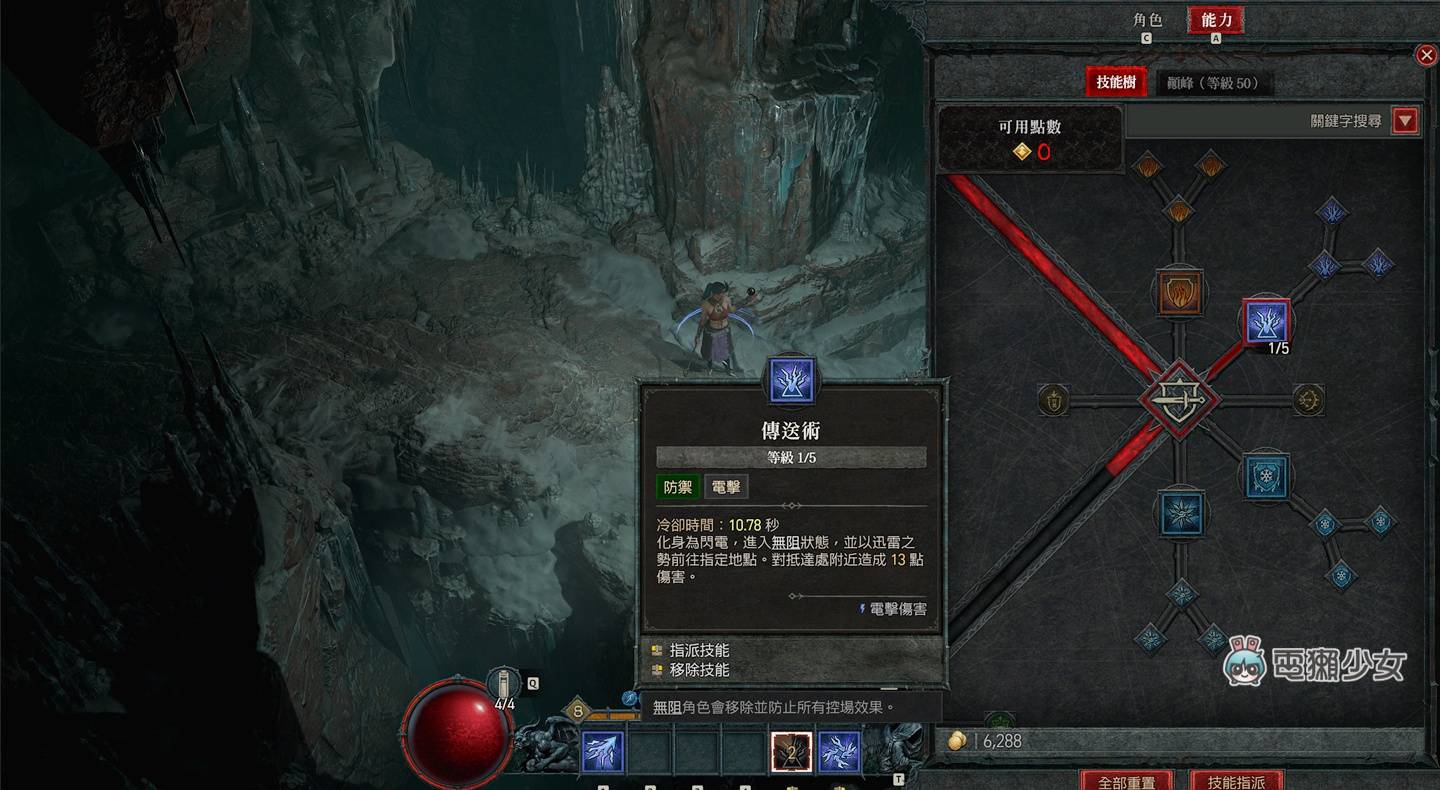Pick the Ice Armor snowflake shield node
Screen dimensions: 1440x790
[1265, 477]
